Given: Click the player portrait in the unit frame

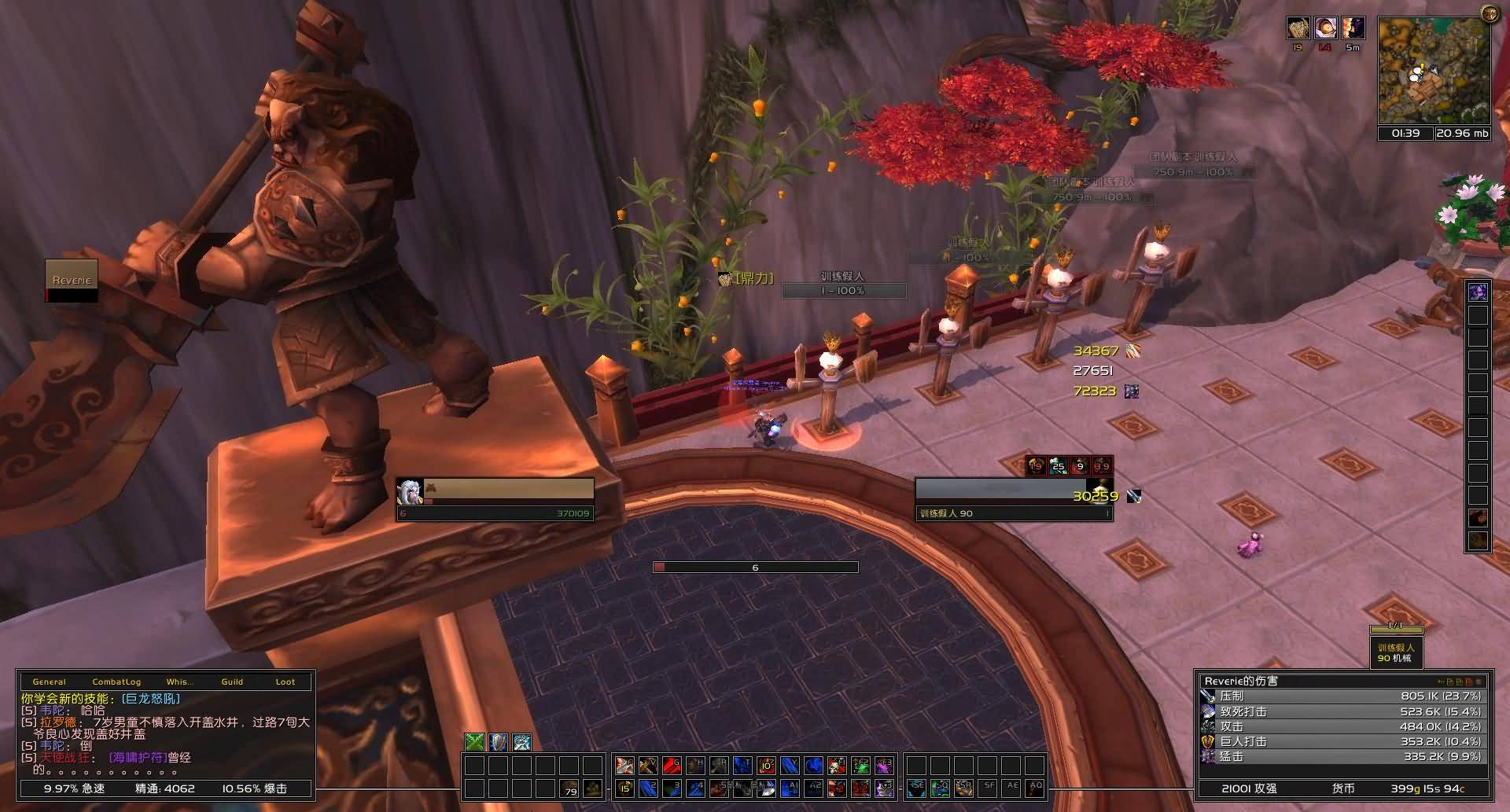Looking at the screenshot, I should tap(409, 492).
